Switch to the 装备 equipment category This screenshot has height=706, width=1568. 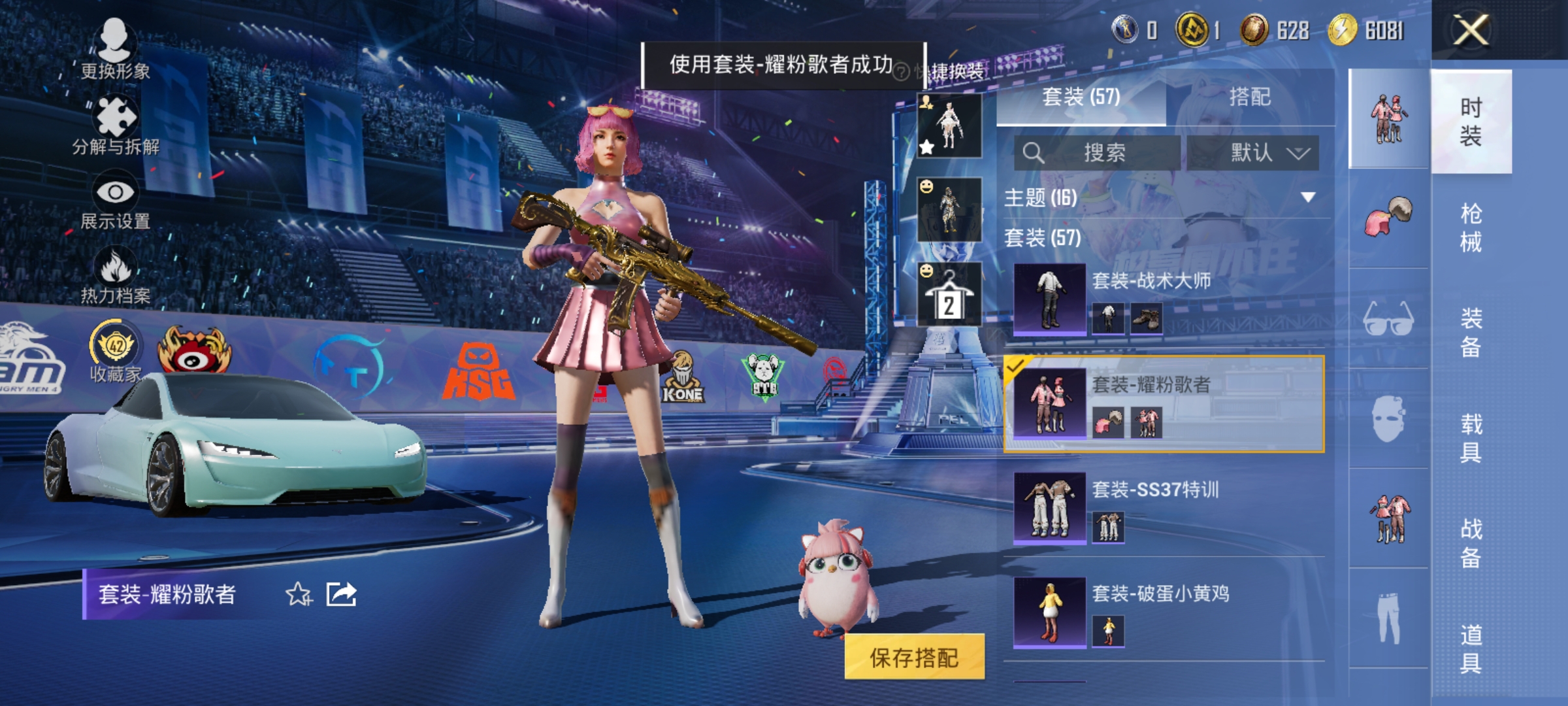pyautogui.click(x=1471, y=332)
